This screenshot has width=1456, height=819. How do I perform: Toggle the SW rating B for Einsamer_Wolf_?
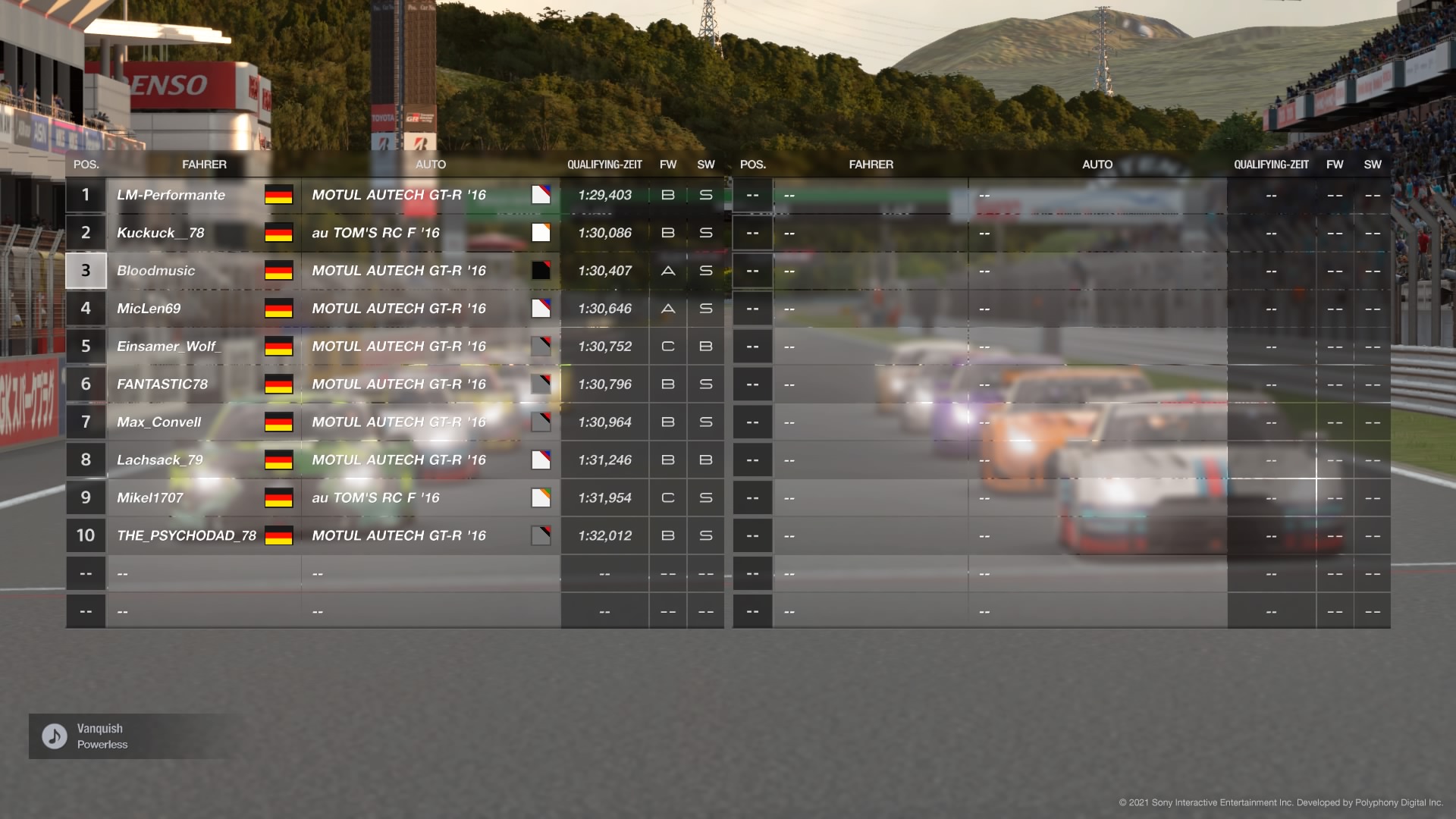(704, 346)
